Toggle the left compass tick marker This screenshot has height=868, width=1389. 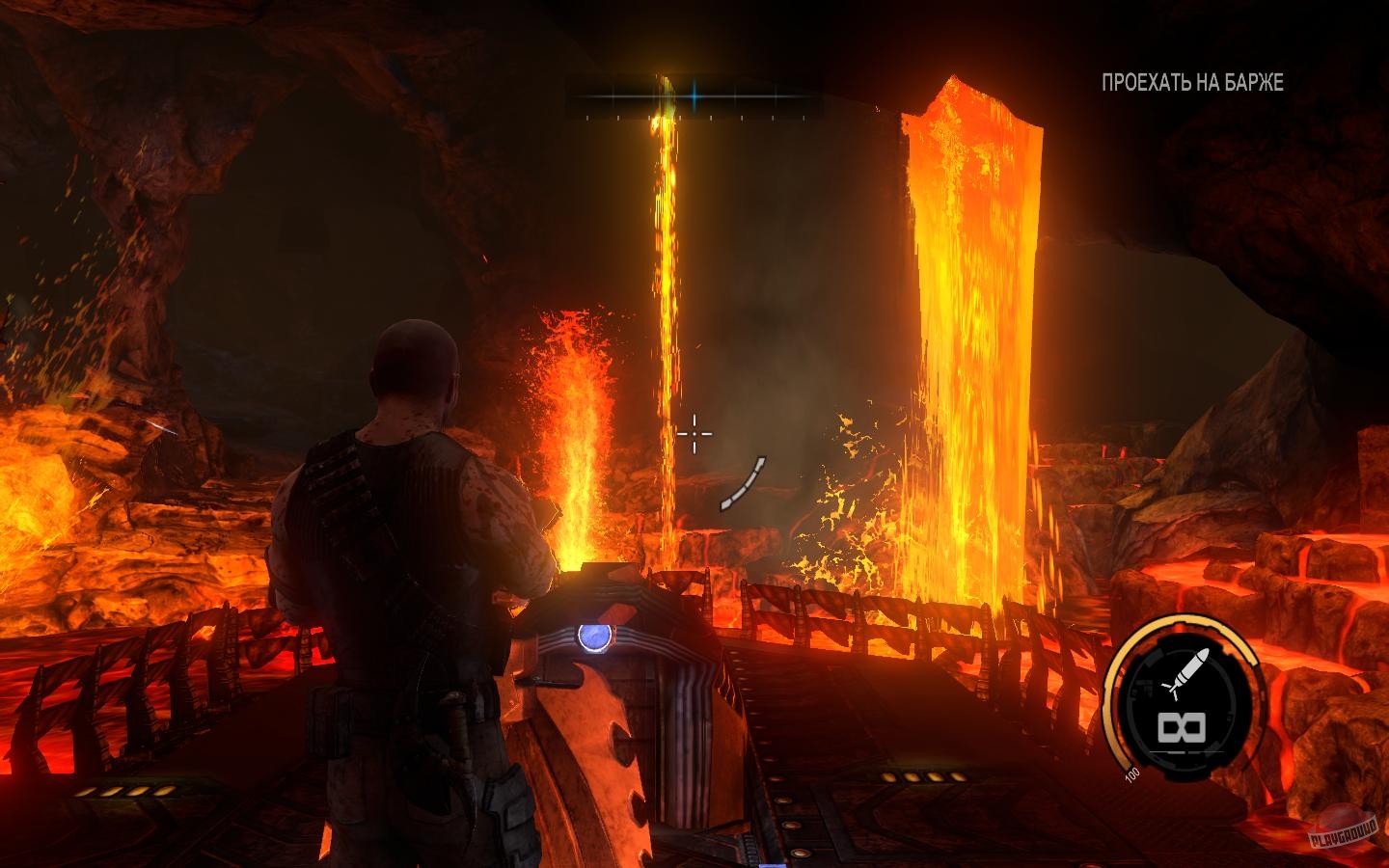pos(587,118)
